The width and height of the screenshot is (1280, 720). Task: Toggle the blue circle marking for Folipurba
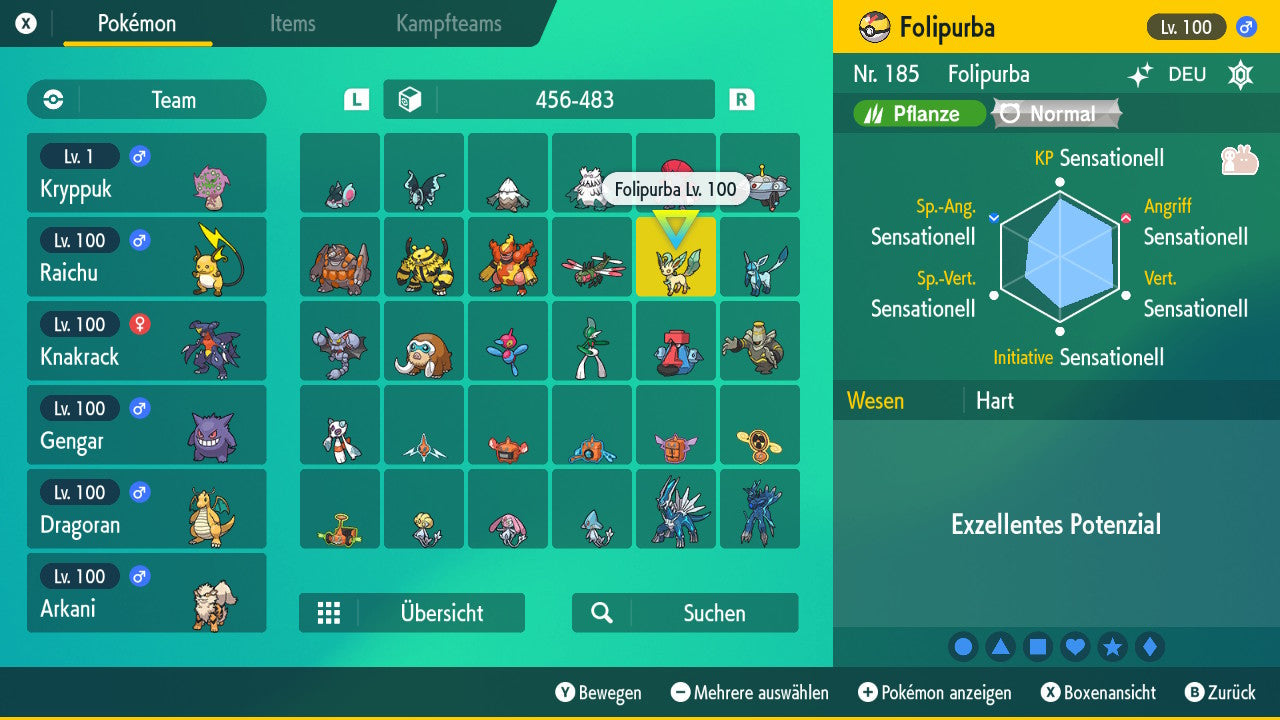[963, 647]
